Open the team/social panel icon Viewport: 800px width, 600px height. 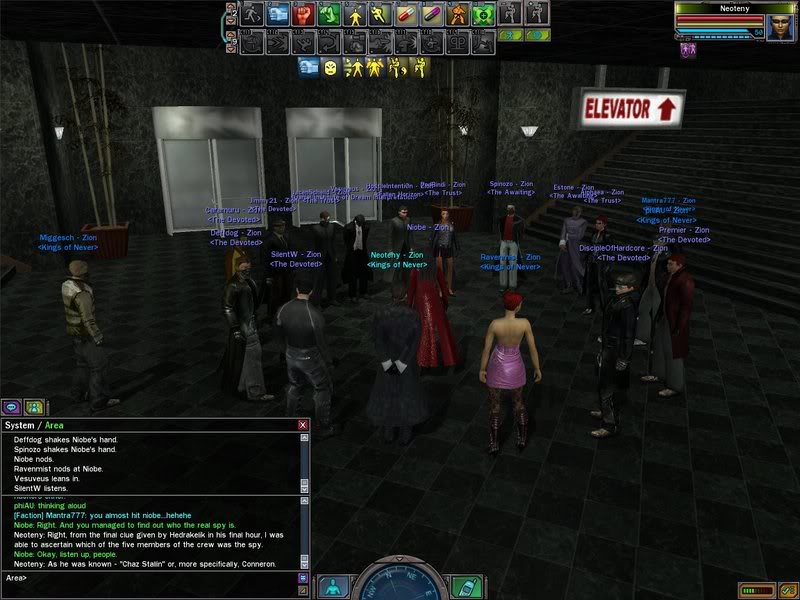(x=34, y=407)
